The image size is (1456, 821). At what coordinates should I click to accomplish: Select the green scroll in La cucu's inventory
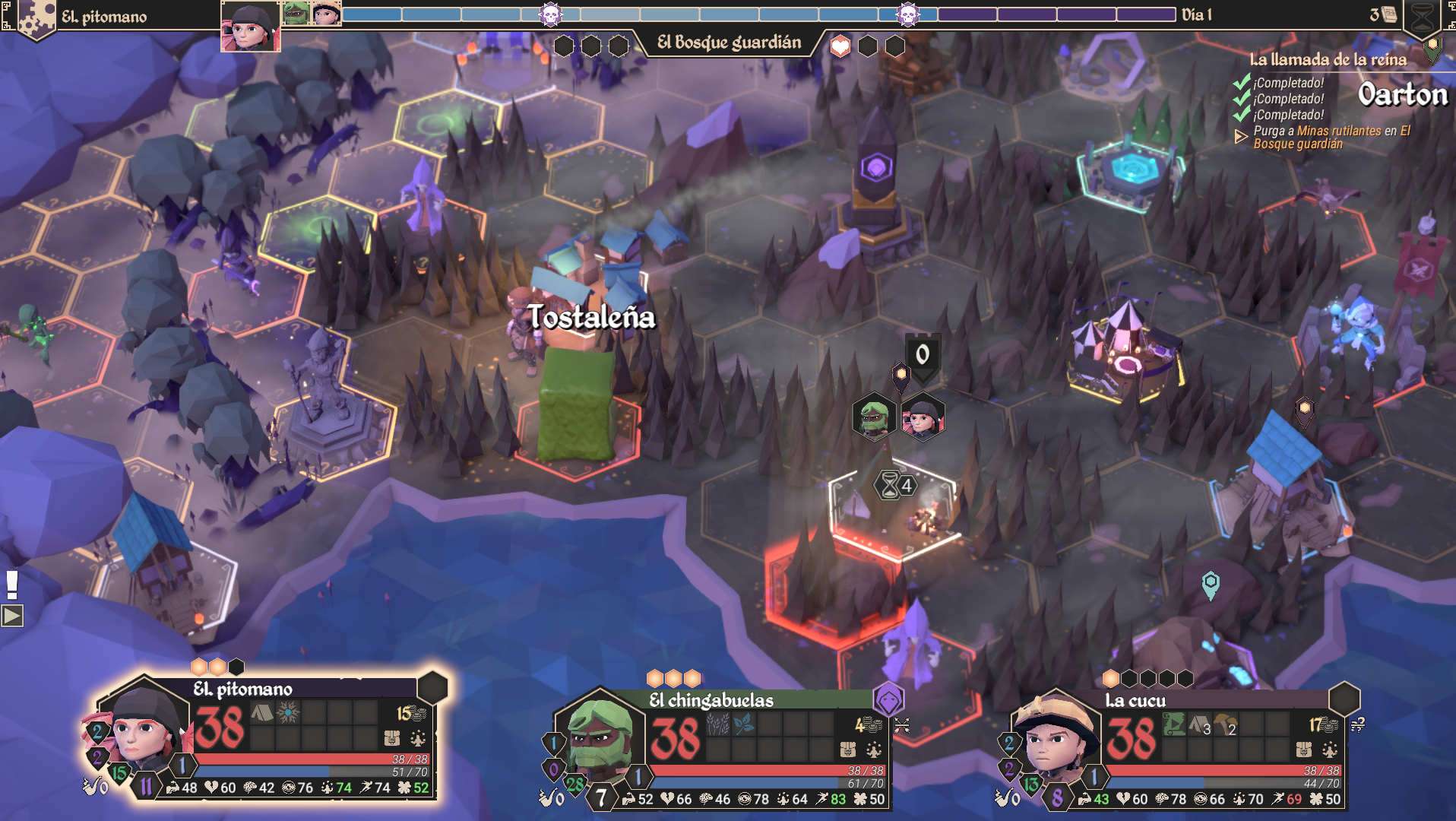pyautogui.click(x=1173, y=724)
